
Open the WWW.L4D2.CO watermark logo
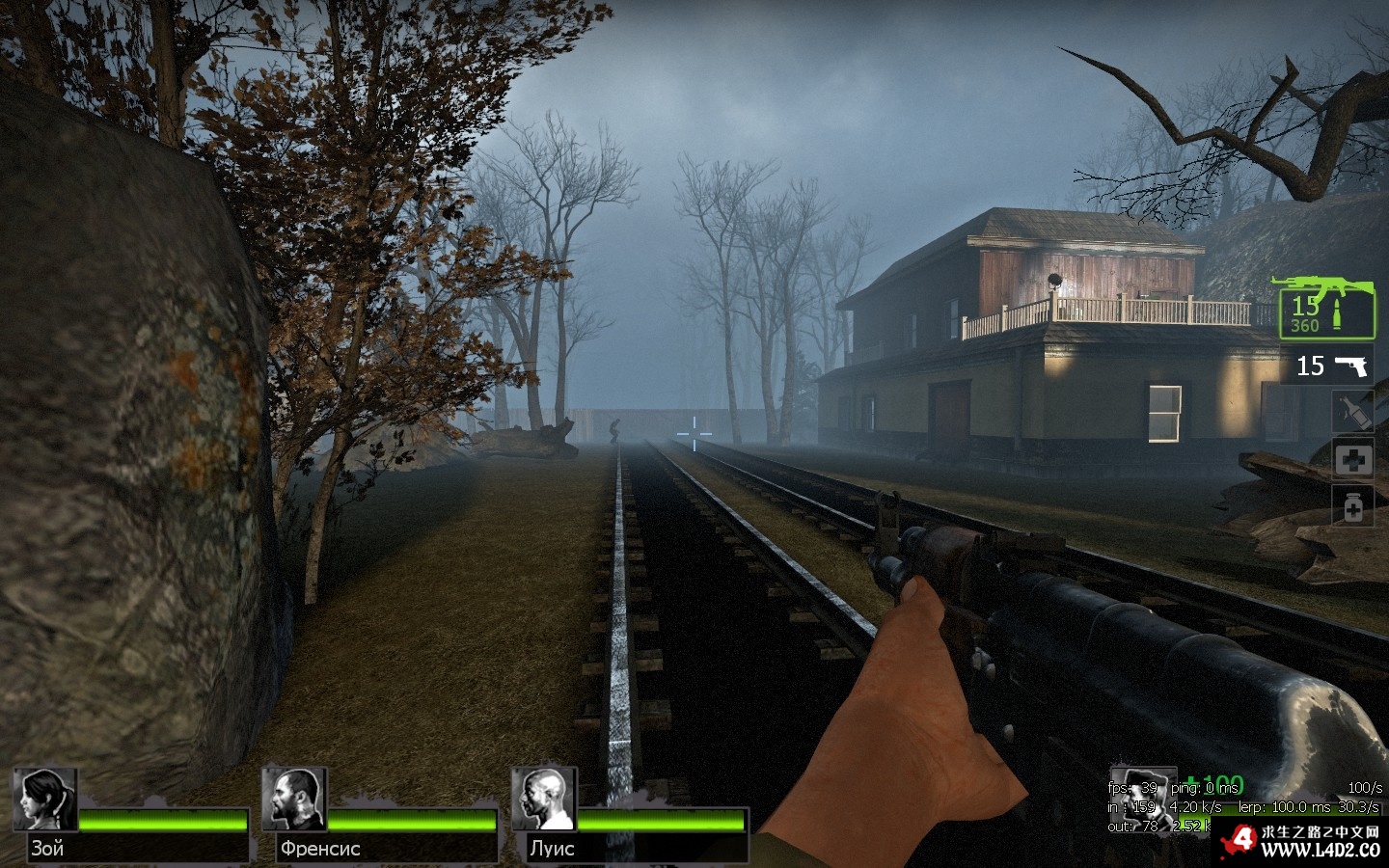pyautogui.click(x=1302, y=842)
